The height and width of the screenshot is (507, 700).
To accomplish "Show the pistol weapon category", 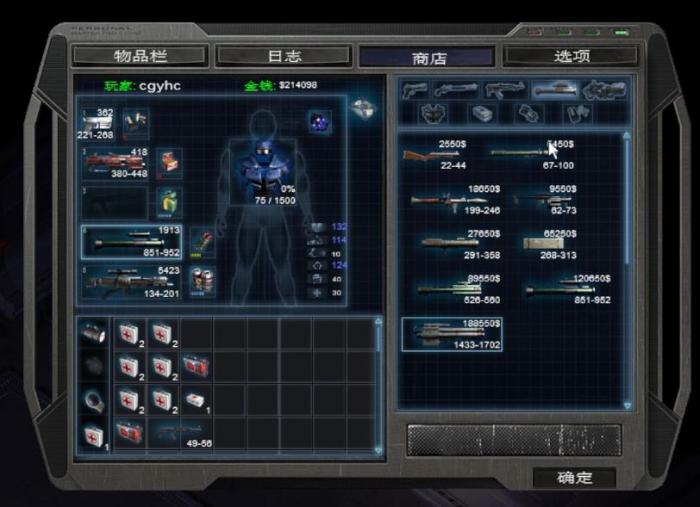I will pos(414,90).
